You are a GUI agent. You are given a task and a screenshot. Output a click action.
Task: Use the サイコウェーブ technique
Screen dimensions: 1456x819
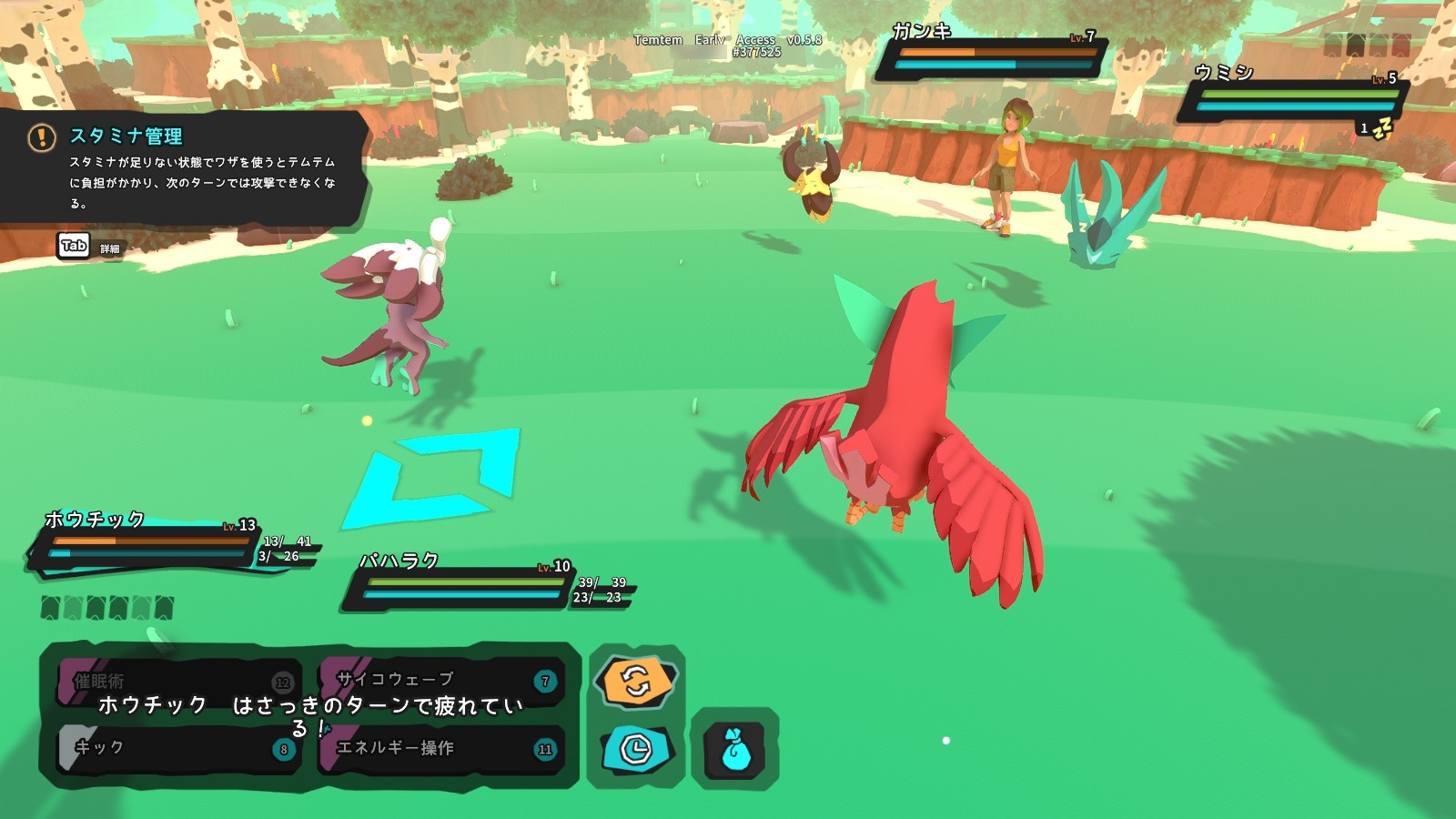[440, 680]
